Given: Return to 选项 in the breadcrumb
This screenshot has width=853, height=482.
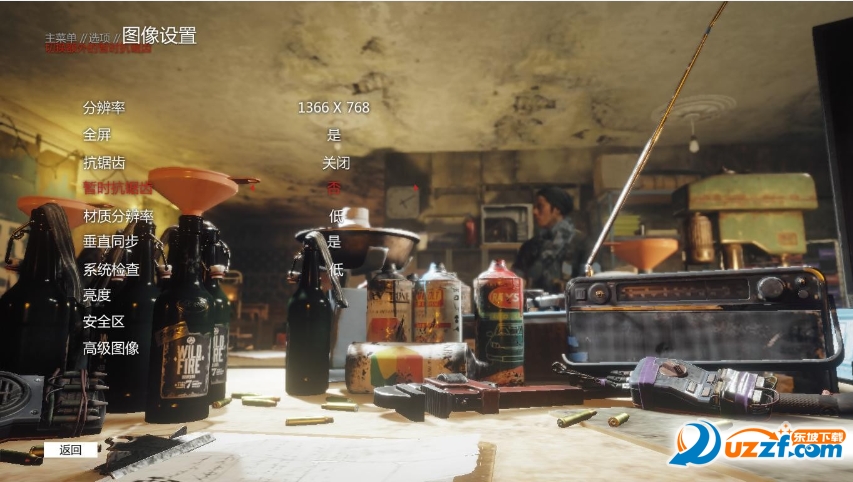Looking at the screenshot, I should (99, 38).
